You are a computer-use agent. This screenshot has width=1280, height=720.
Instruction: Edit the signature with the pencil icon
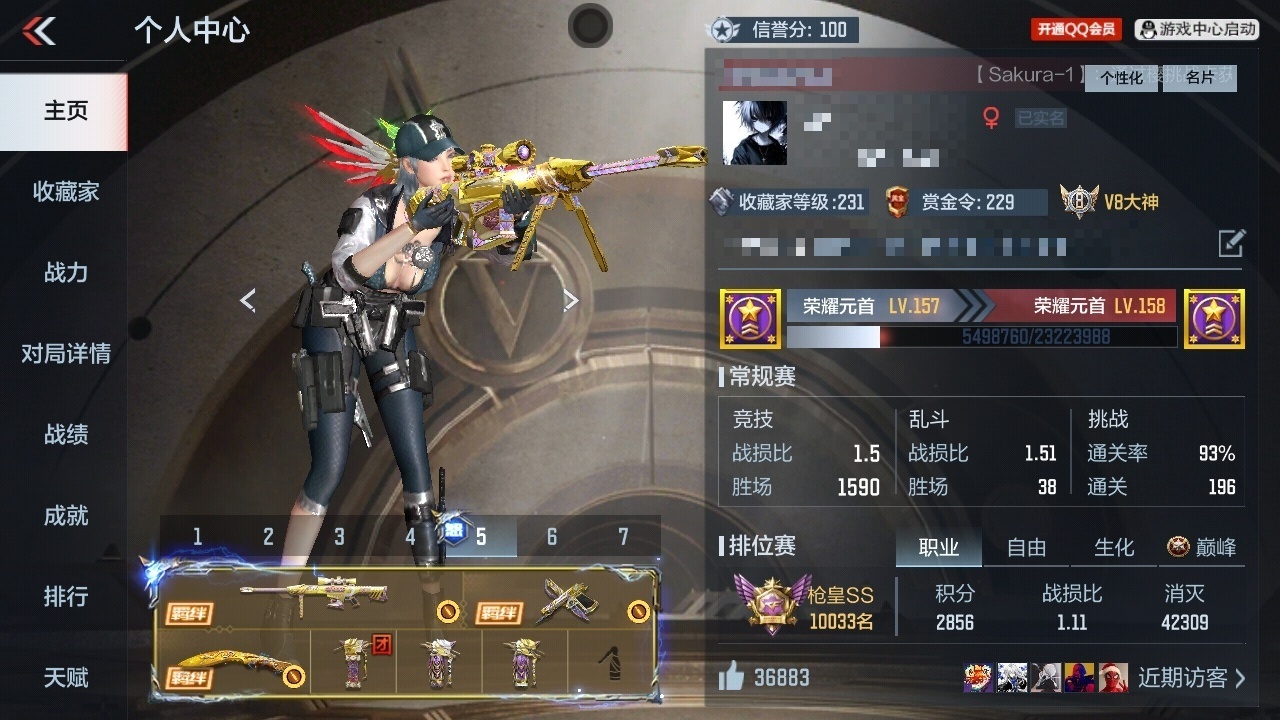[x=1231, y=243]
